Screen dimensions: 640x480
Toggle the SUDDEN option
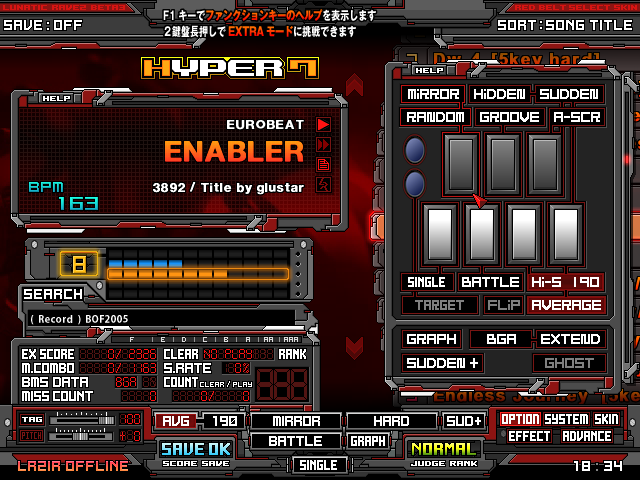(x=568, y=94)
